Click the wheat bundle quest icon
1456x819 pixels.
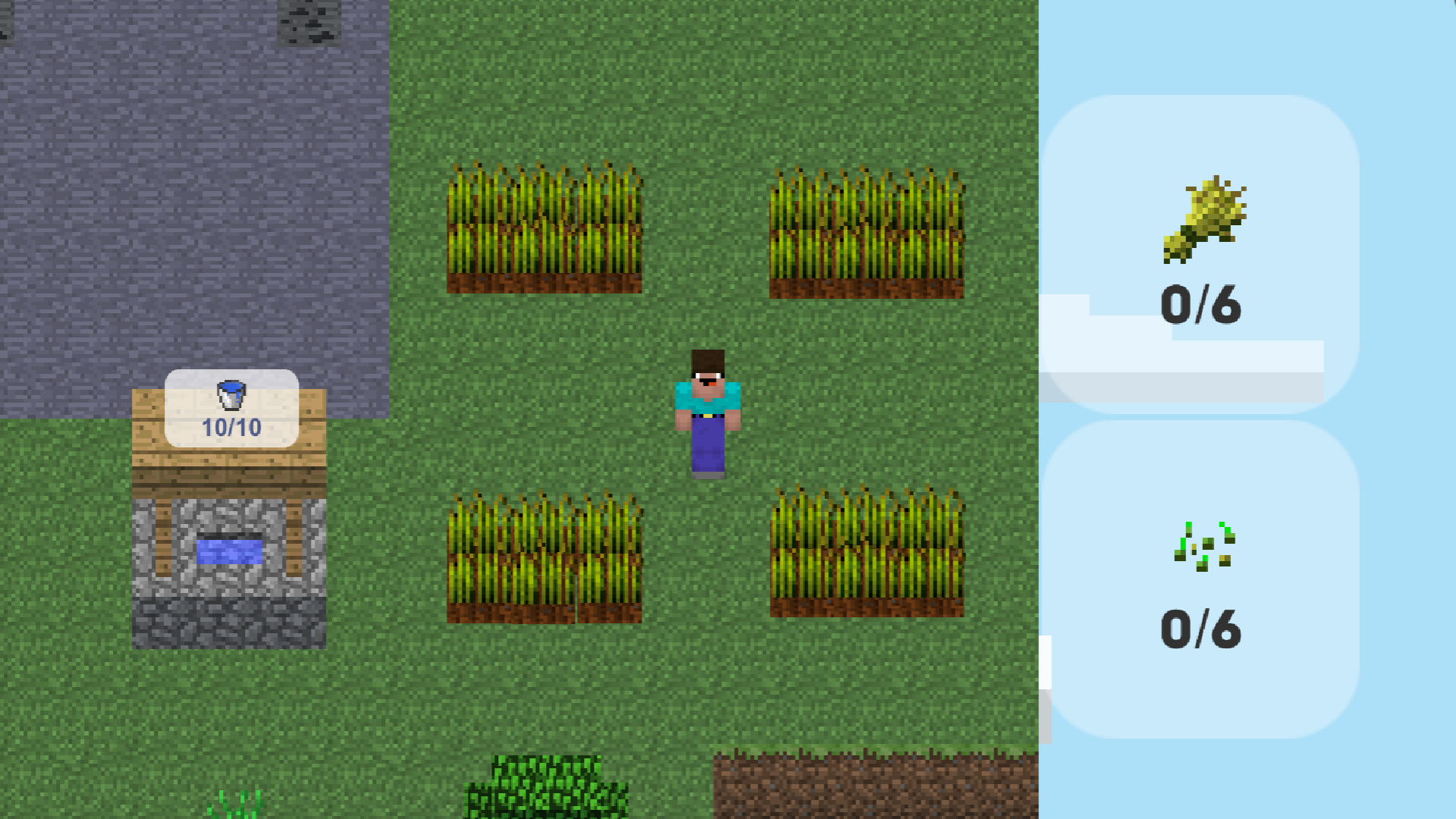click(x=1206, y=220)
